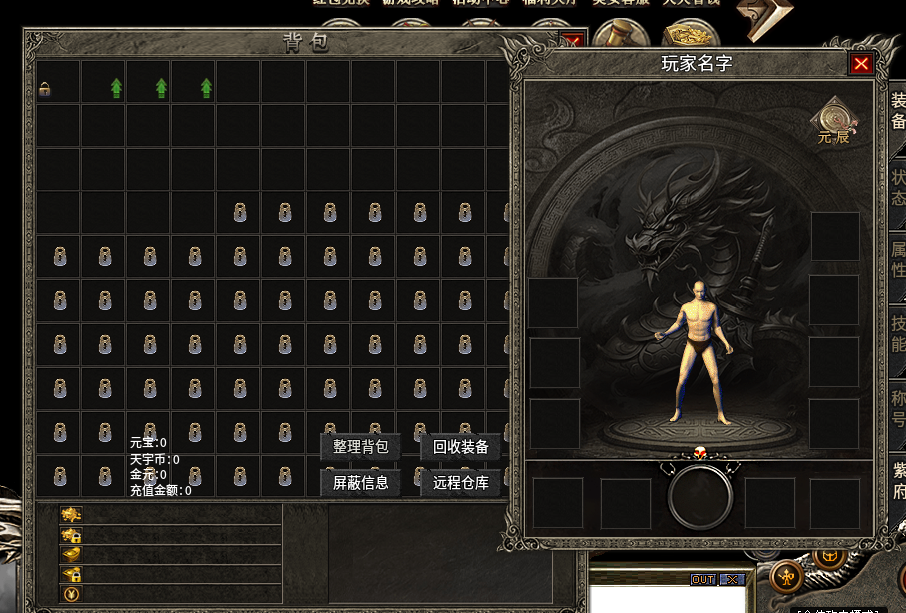Open the 紫府 tab

[898, 481]
